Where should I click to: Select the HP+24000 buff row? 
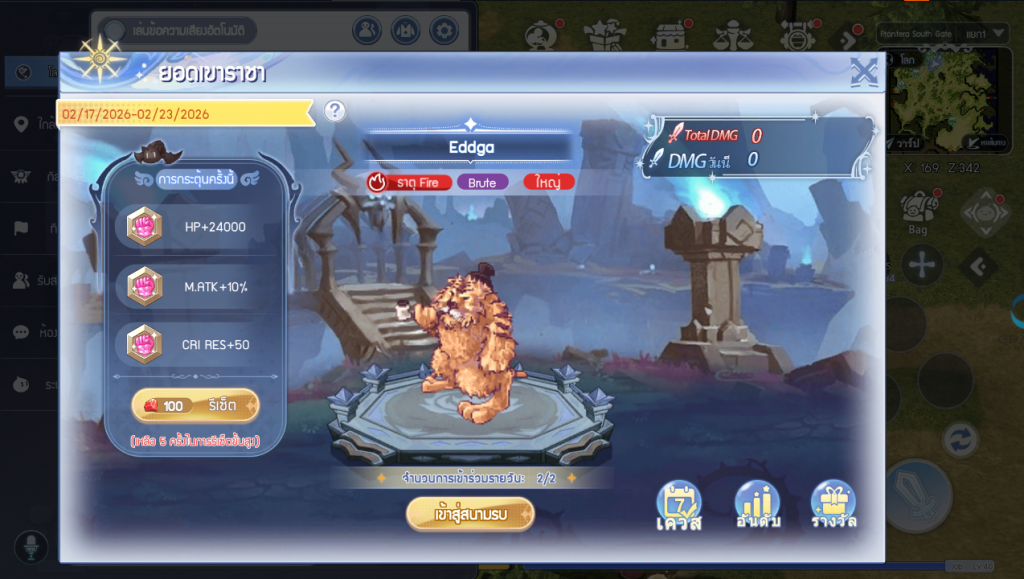click(190, 226)
